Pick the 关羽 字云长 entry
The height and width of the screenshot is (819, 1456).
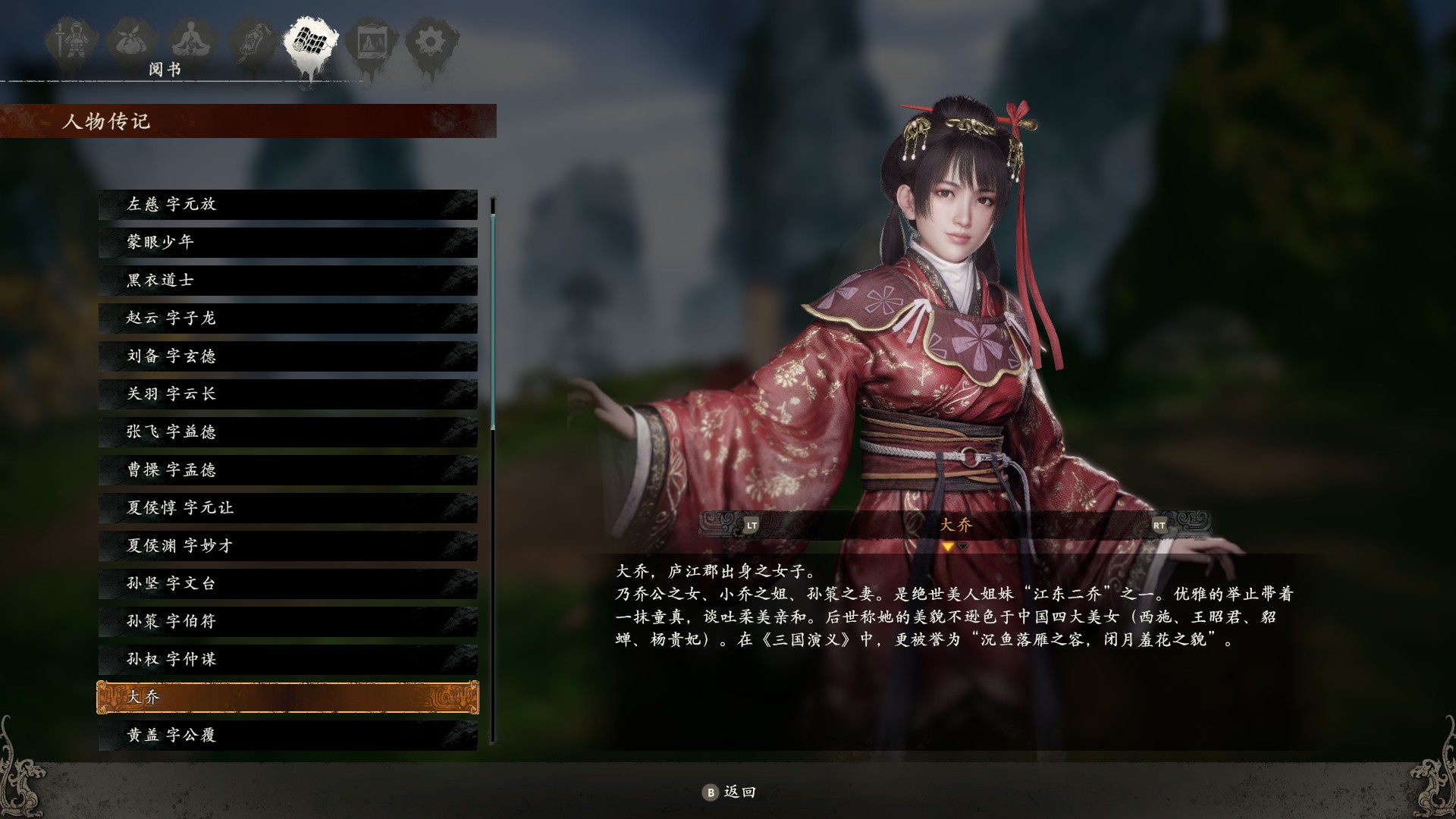(x=288, y=394)
